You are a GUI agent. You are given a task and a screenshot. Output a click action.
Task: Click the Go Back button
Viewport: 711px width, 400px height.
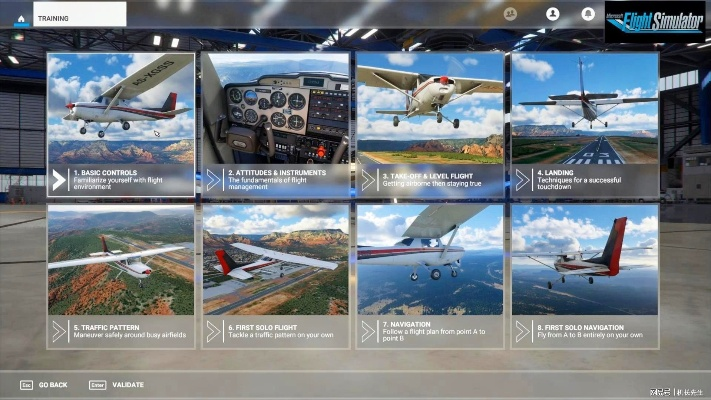(x=44, y=384)
